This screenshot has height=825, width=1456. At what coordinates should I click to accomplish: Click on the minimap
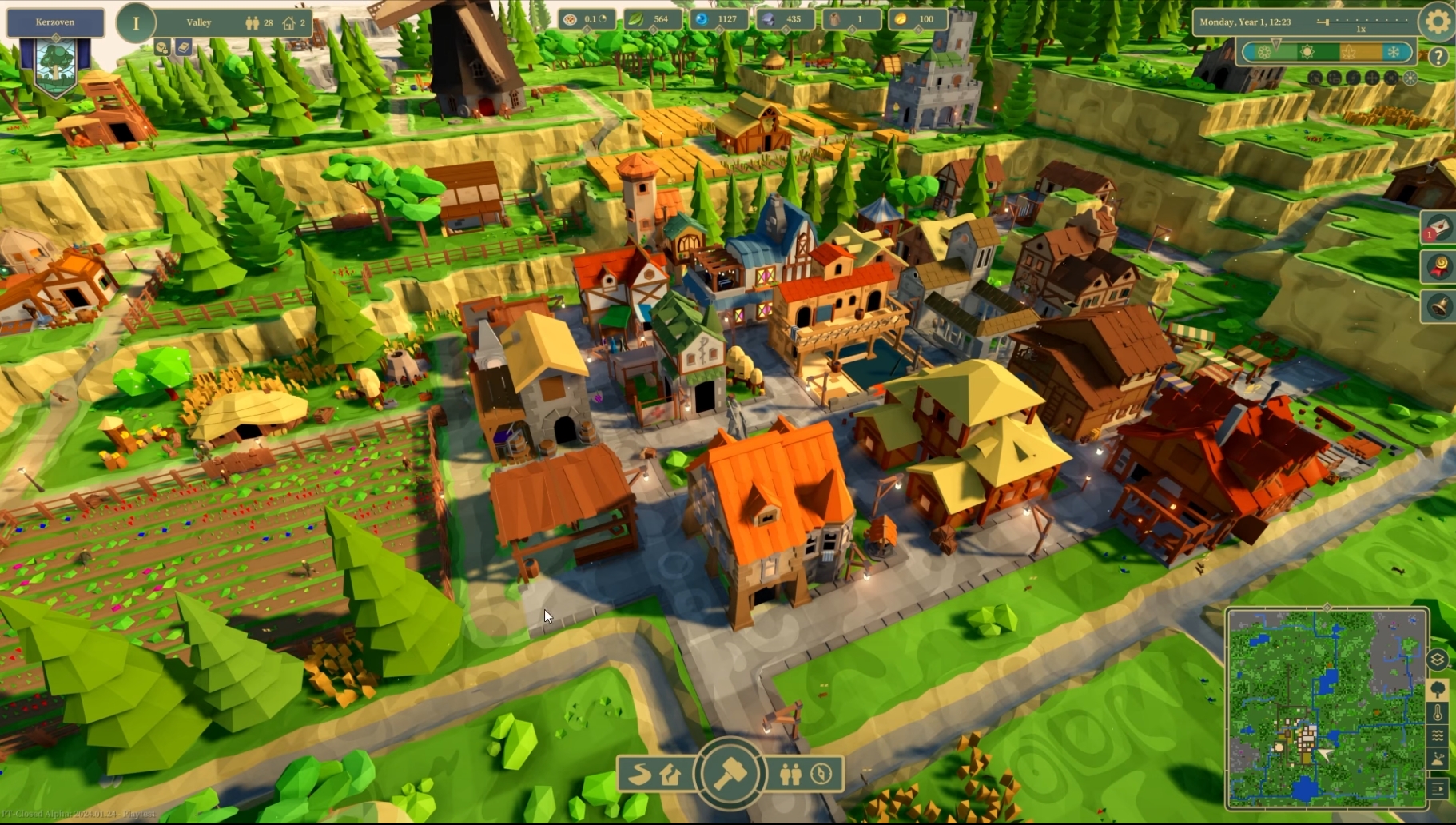[1327, 707]
